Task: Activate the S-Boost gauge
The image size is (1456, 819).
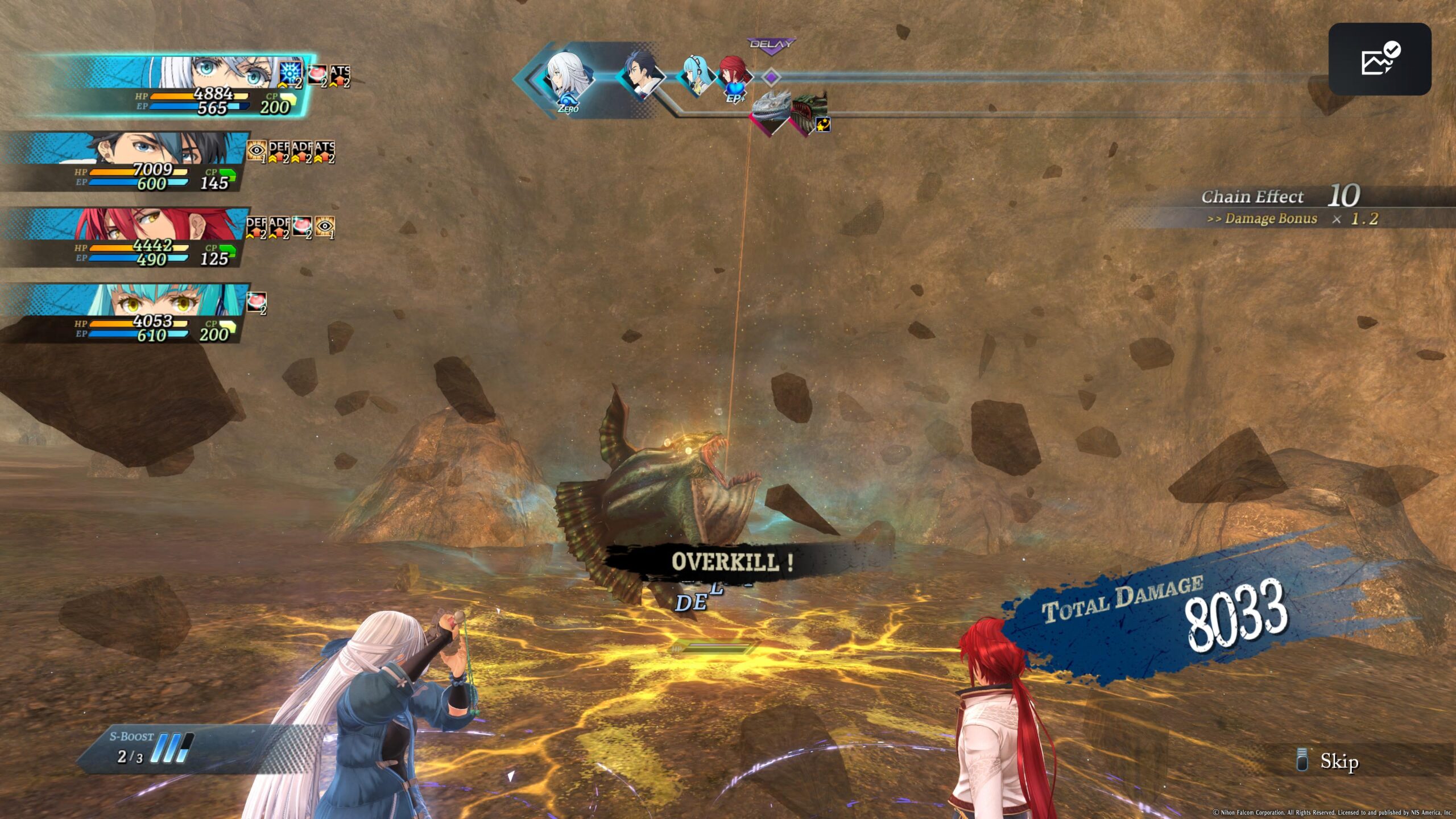Action: (x=149, y=748)
